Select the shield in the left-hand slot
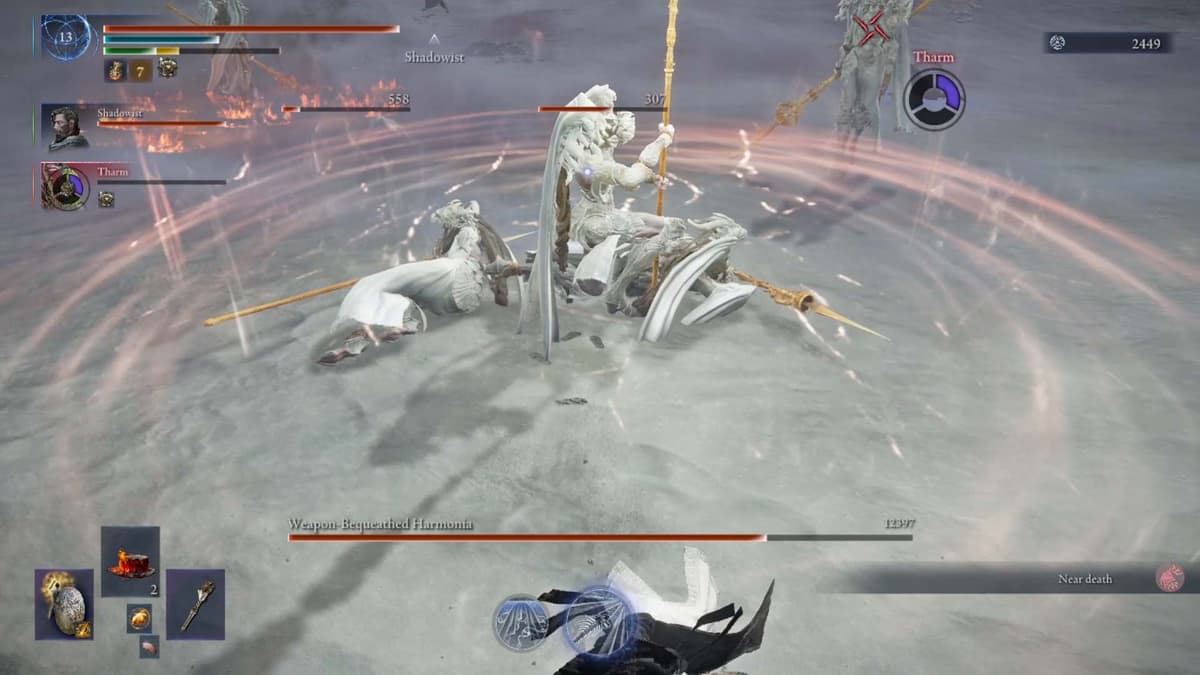This screenshot has height=675, width=1200. 65,604
